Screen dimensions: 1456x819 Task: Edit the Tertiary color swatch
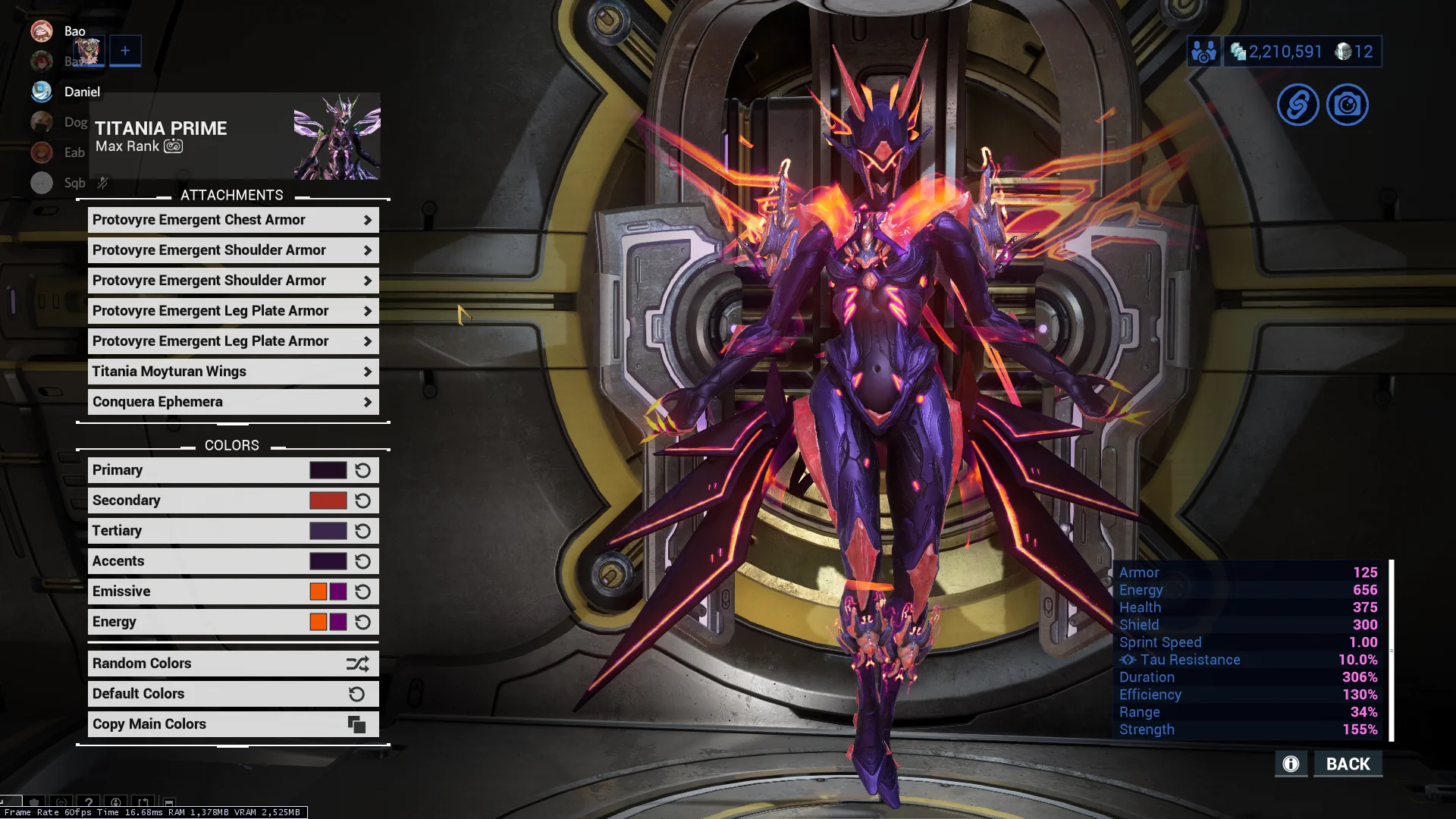click(328, 531)
